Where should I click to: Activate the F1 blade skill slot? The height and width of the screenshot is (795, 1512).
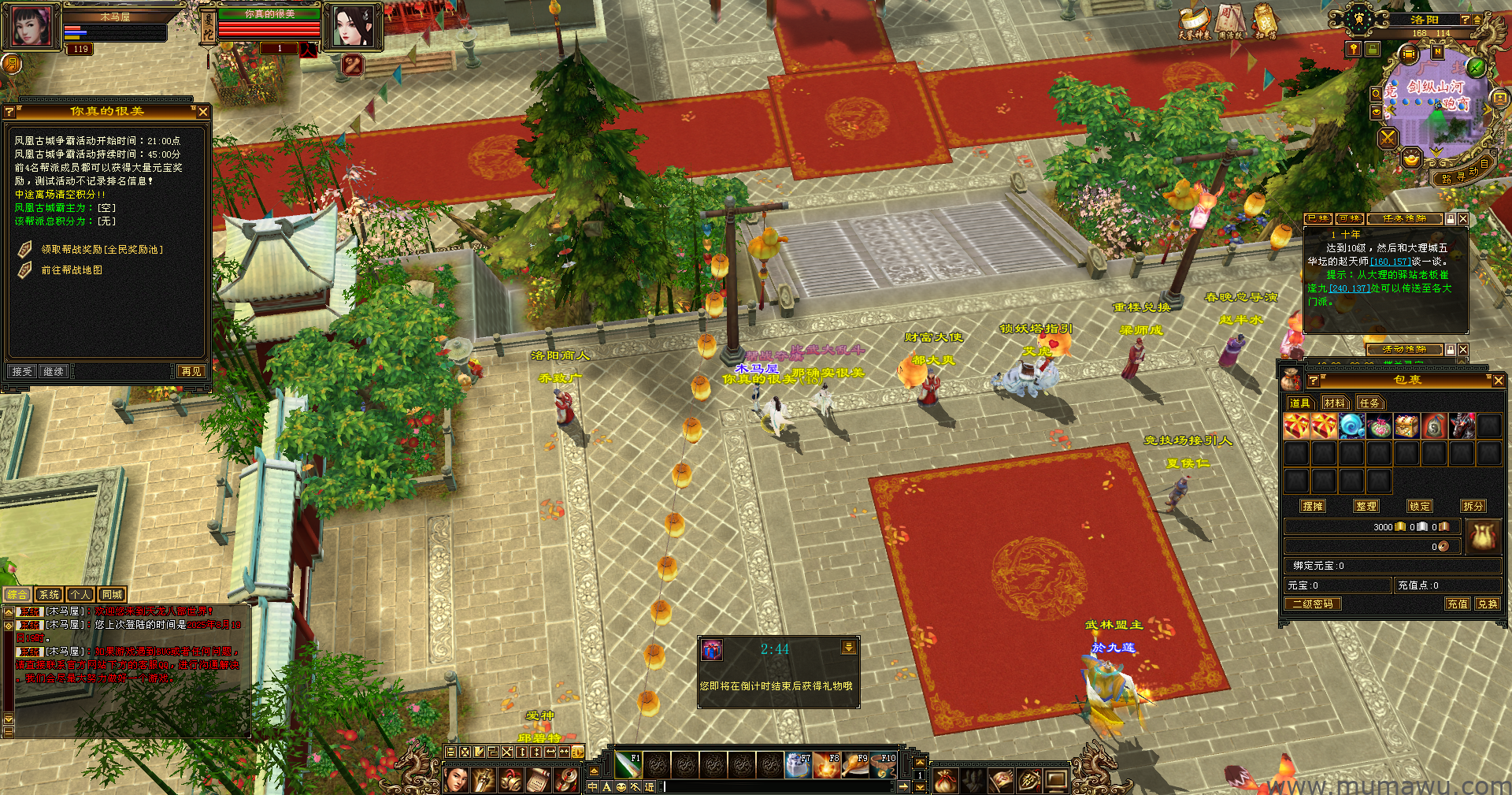[x=628, y=764]
